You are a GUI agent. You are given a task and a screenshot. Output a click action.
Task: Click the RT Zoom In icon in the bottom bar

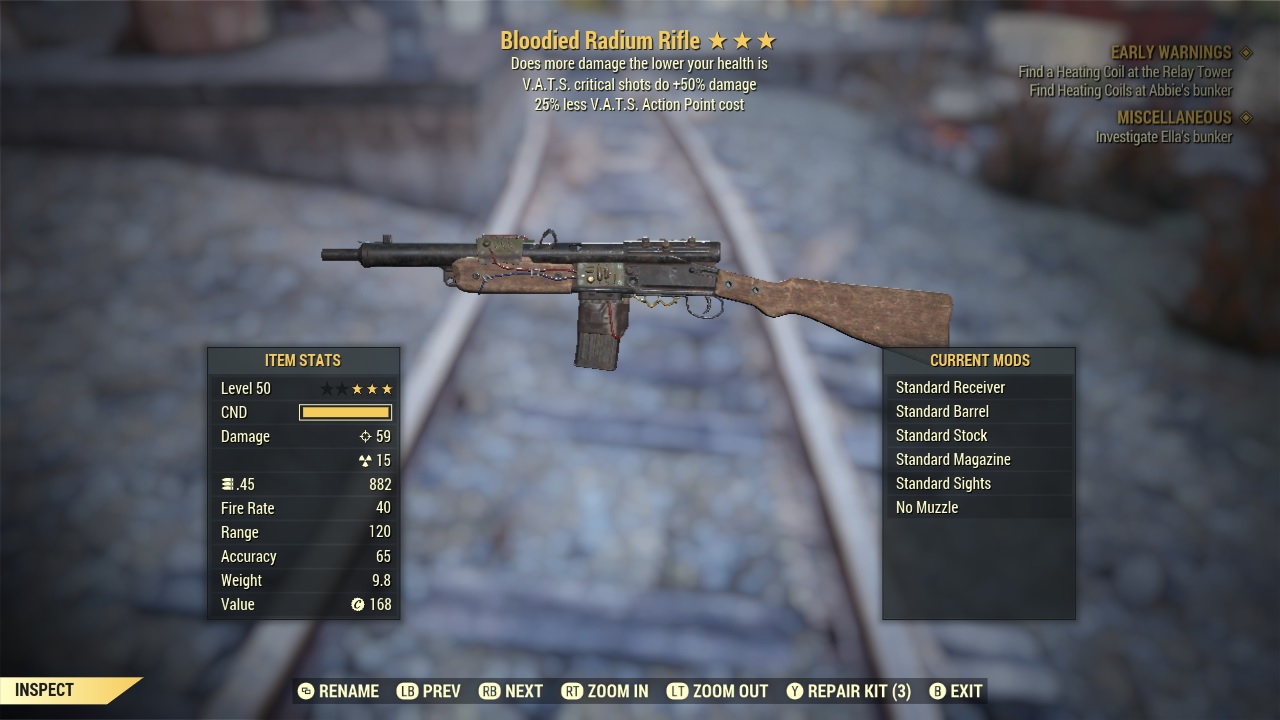click(x=575, y=691)
